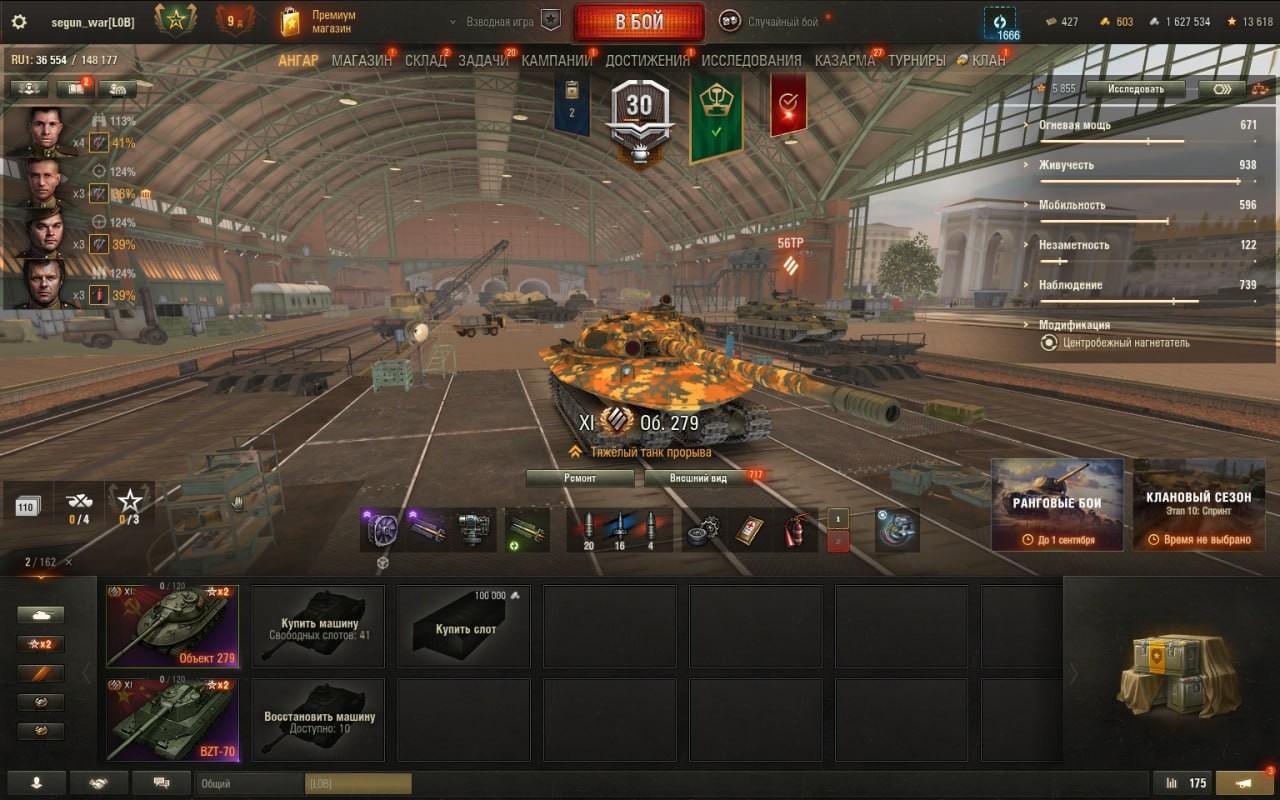Switch to the СКЛАД tab
This screenshot has width=1280, height=800.
pyautogui.click(x=425, y=61)
